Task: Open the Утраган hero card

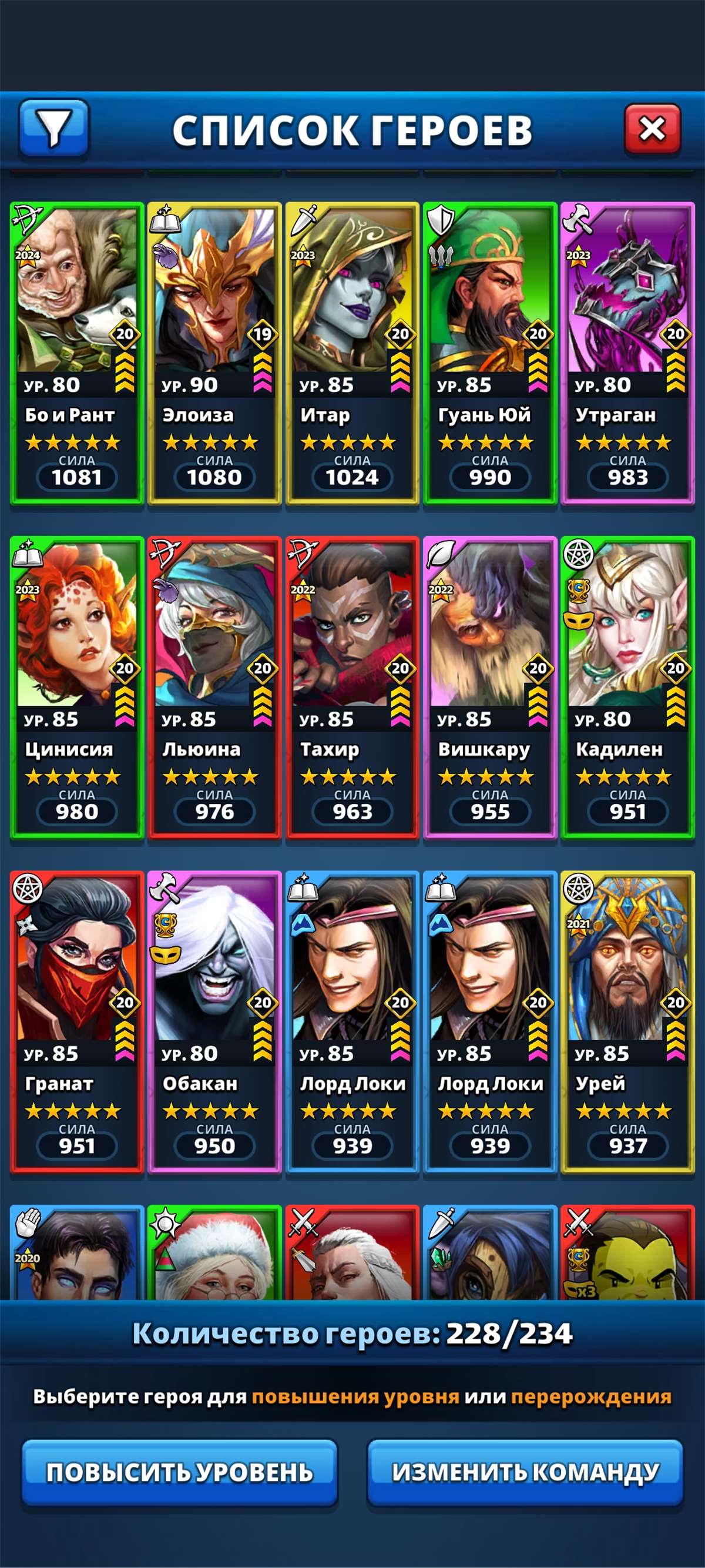Action: coord(627,353)
